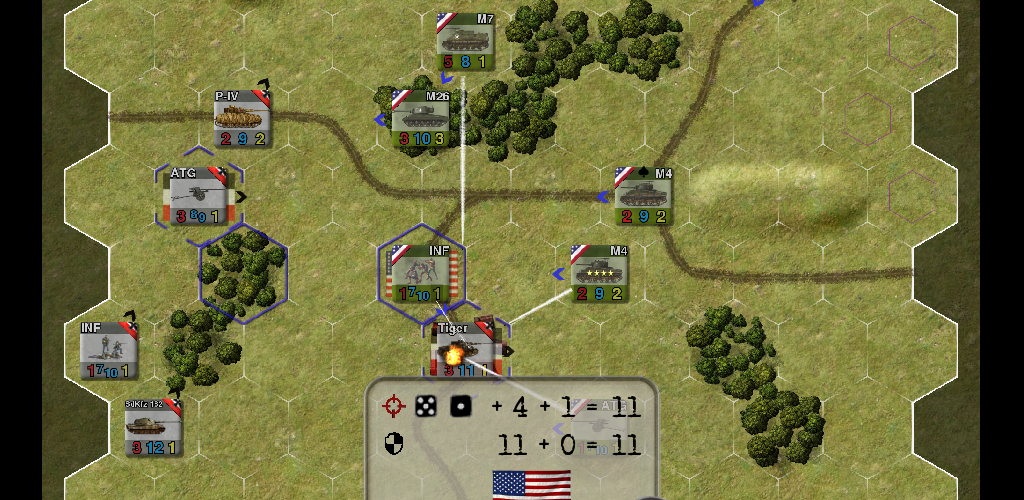1024x500 pixels.
Task: Target the Tiger tank counter
Action: [x=465, y=349]
